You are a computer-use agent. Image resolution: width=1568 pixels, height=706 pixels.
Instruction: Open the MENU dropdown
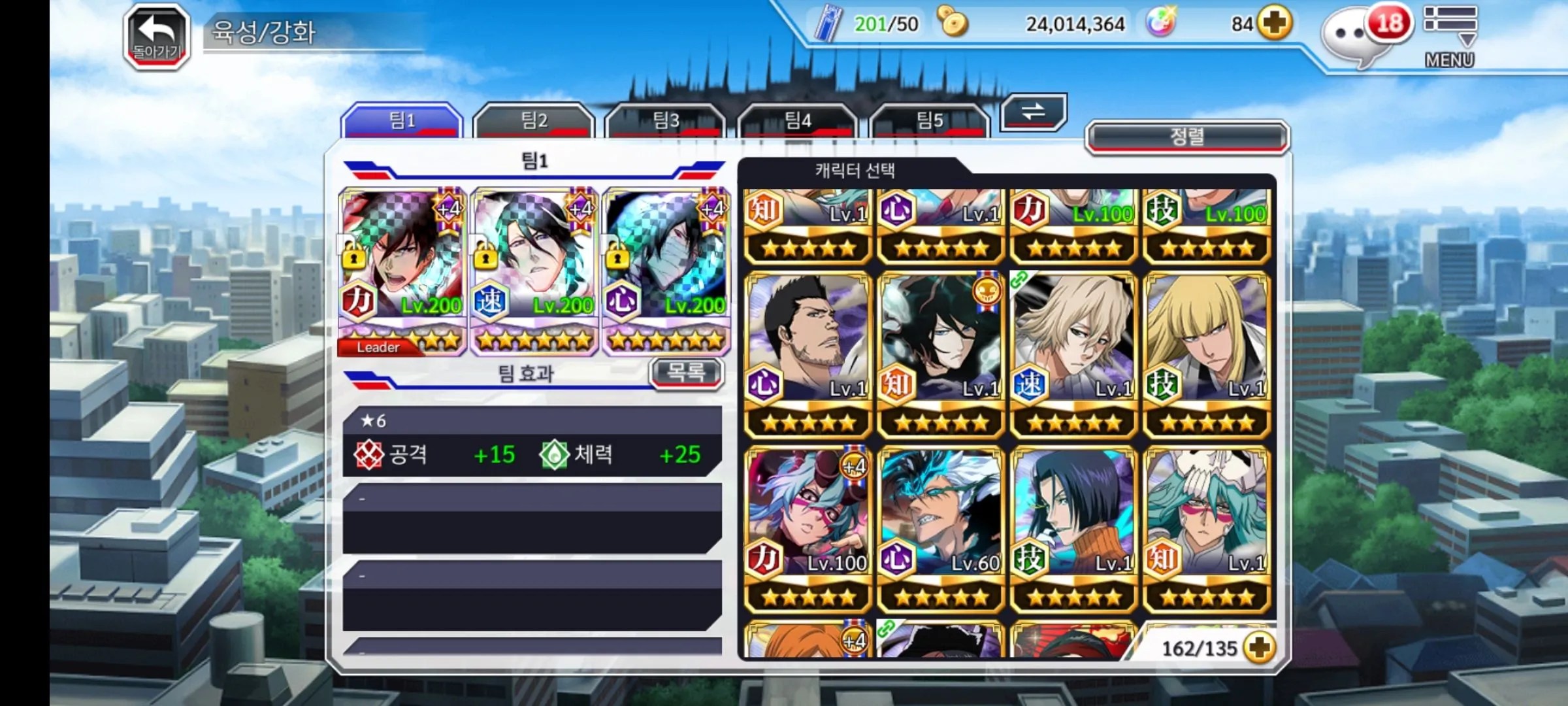pyautogui.click(x=1450, y=36)
